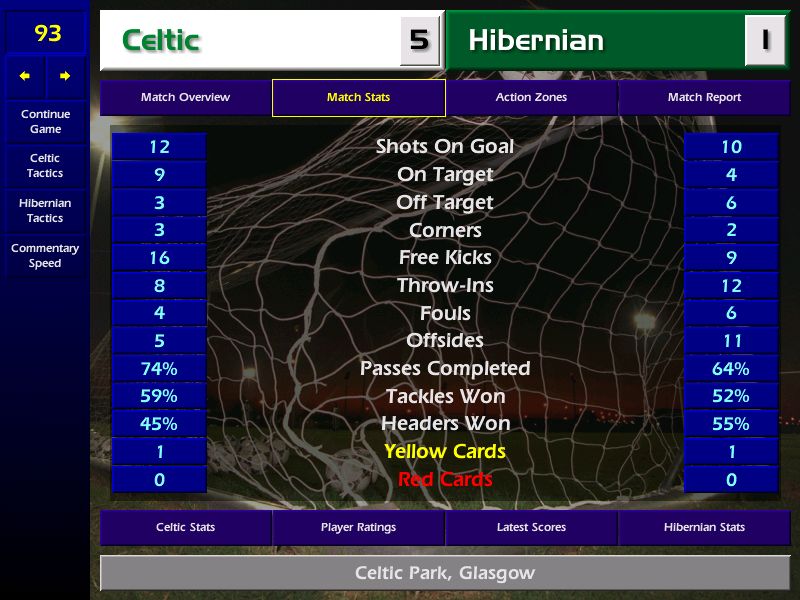Click the Continue Game button
The width and height of the screenshot is (800, 600).
(x=45, y=121)
